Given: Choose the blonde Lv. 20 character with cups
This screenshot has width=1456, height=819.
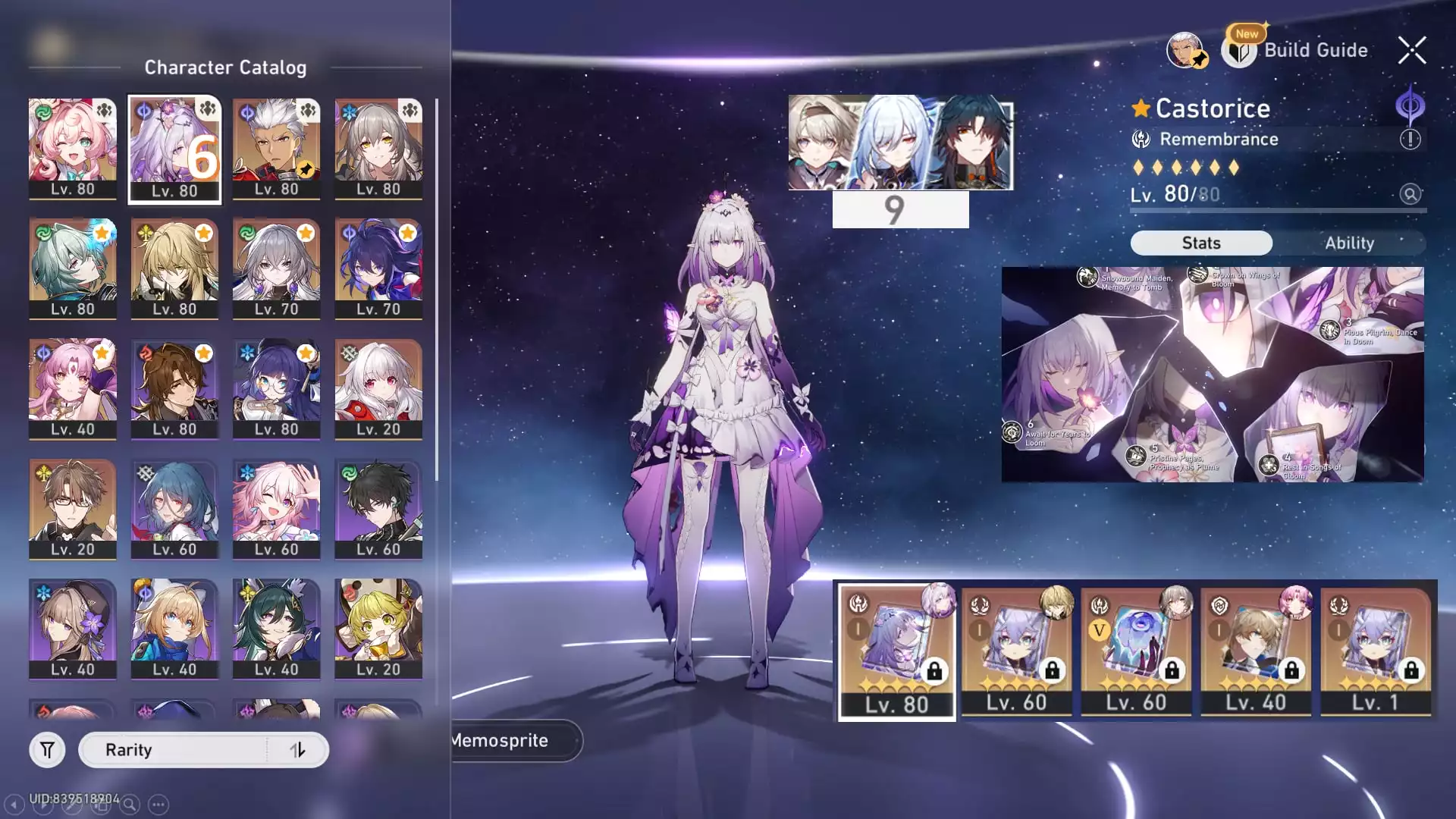Looking at the screenshot, I should 378,628.
